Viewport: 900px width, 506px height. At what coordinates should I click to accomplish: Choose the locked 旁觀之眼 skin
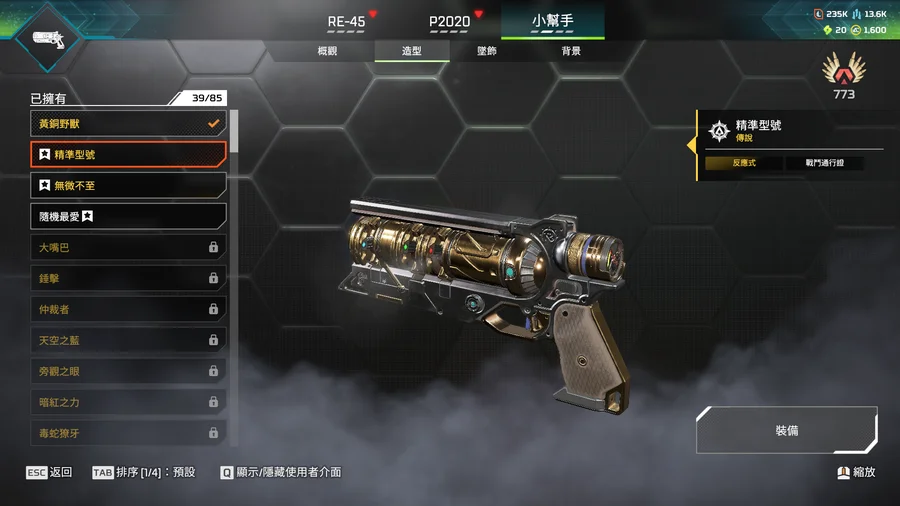coord(128,371)
